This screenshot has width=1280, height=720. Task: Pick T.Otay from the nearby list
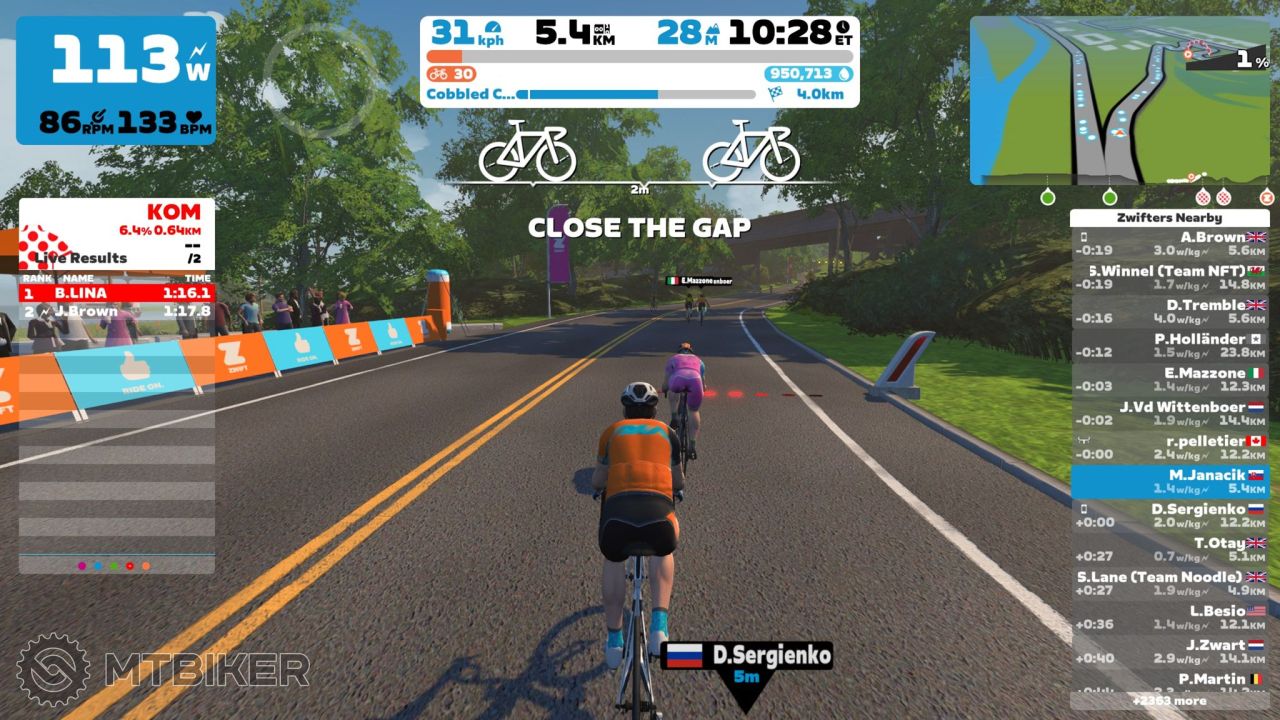[x=1170, y=550]
